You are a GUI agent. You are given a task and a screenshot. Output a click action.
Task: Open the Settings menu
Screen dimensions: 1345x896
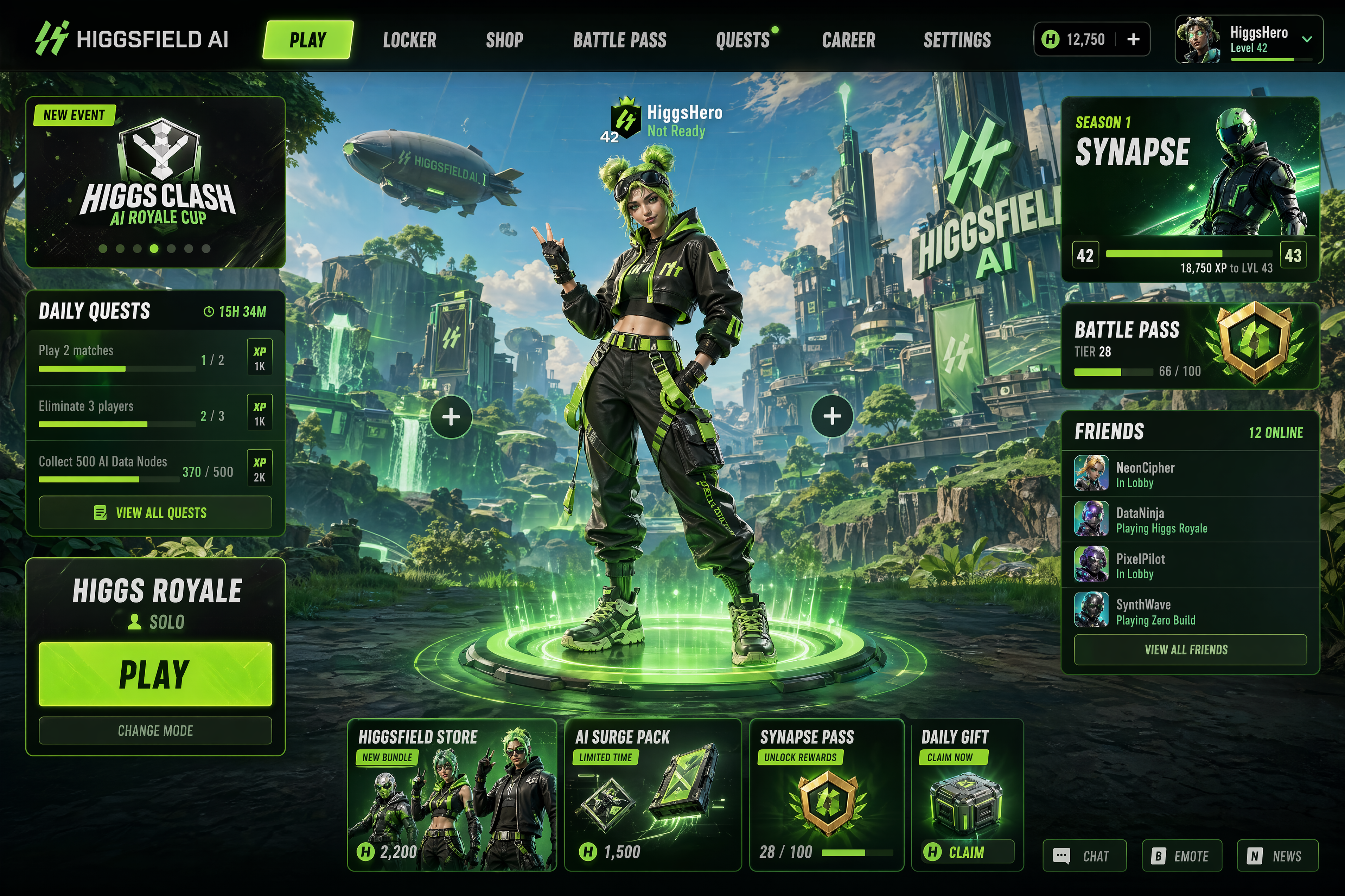coord(957,40)
